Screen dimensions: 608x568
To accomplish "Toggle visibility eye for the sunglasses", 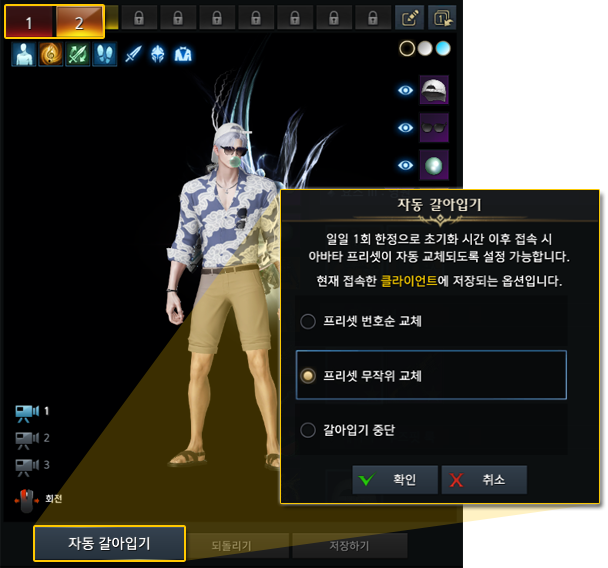I will pos(404,128).
